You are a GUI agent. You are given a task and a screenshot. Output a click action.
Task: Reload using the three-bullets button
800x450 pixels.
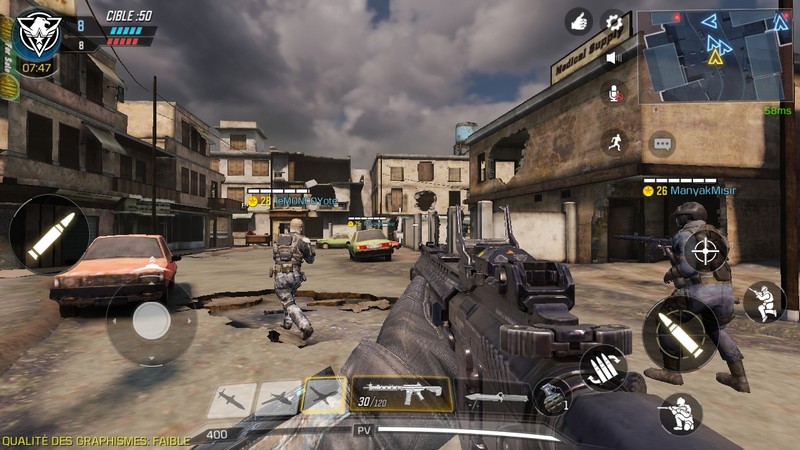tap(603, 367)
